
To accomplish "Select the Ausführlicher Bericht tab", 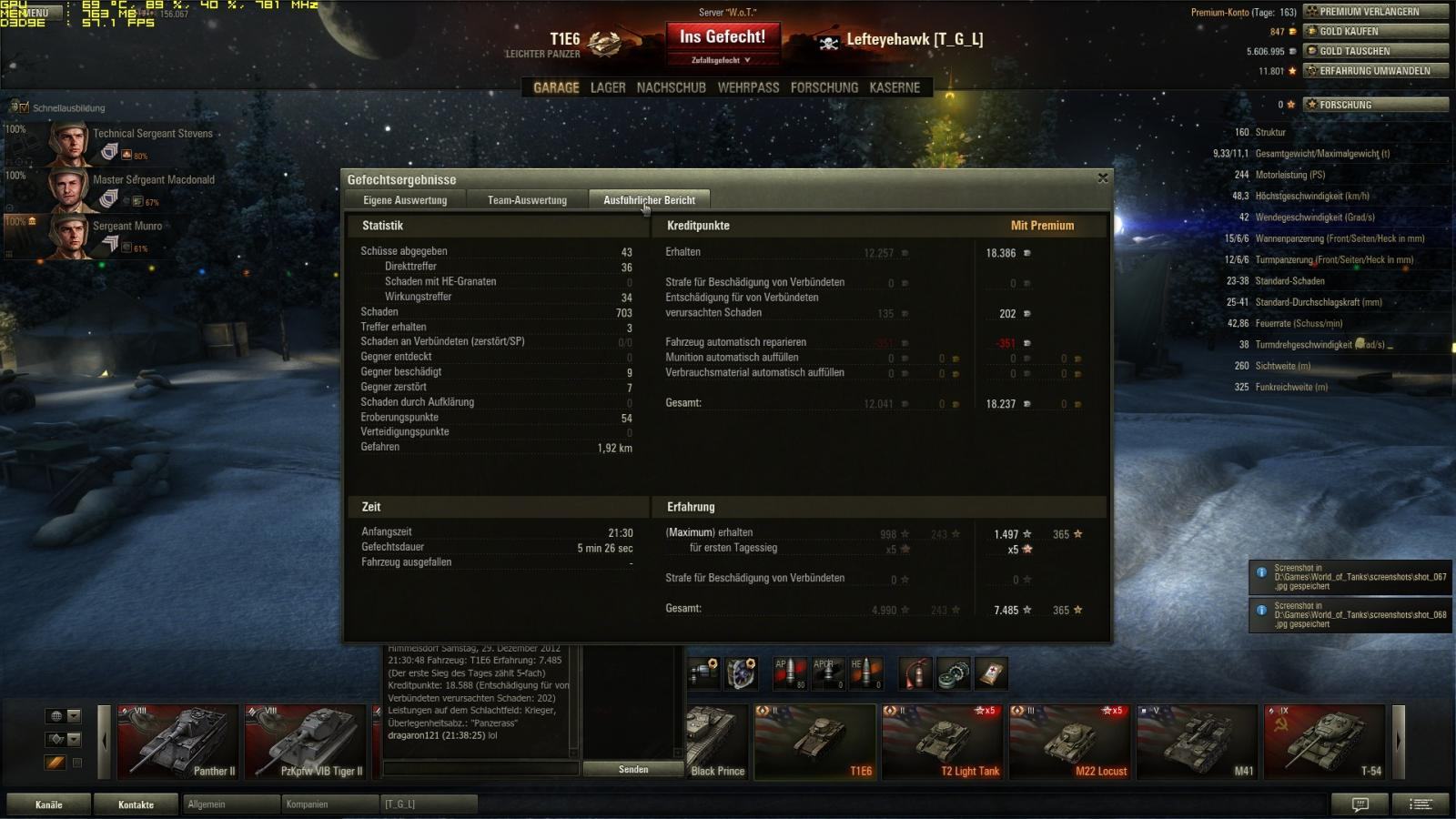I will point(649,200).
